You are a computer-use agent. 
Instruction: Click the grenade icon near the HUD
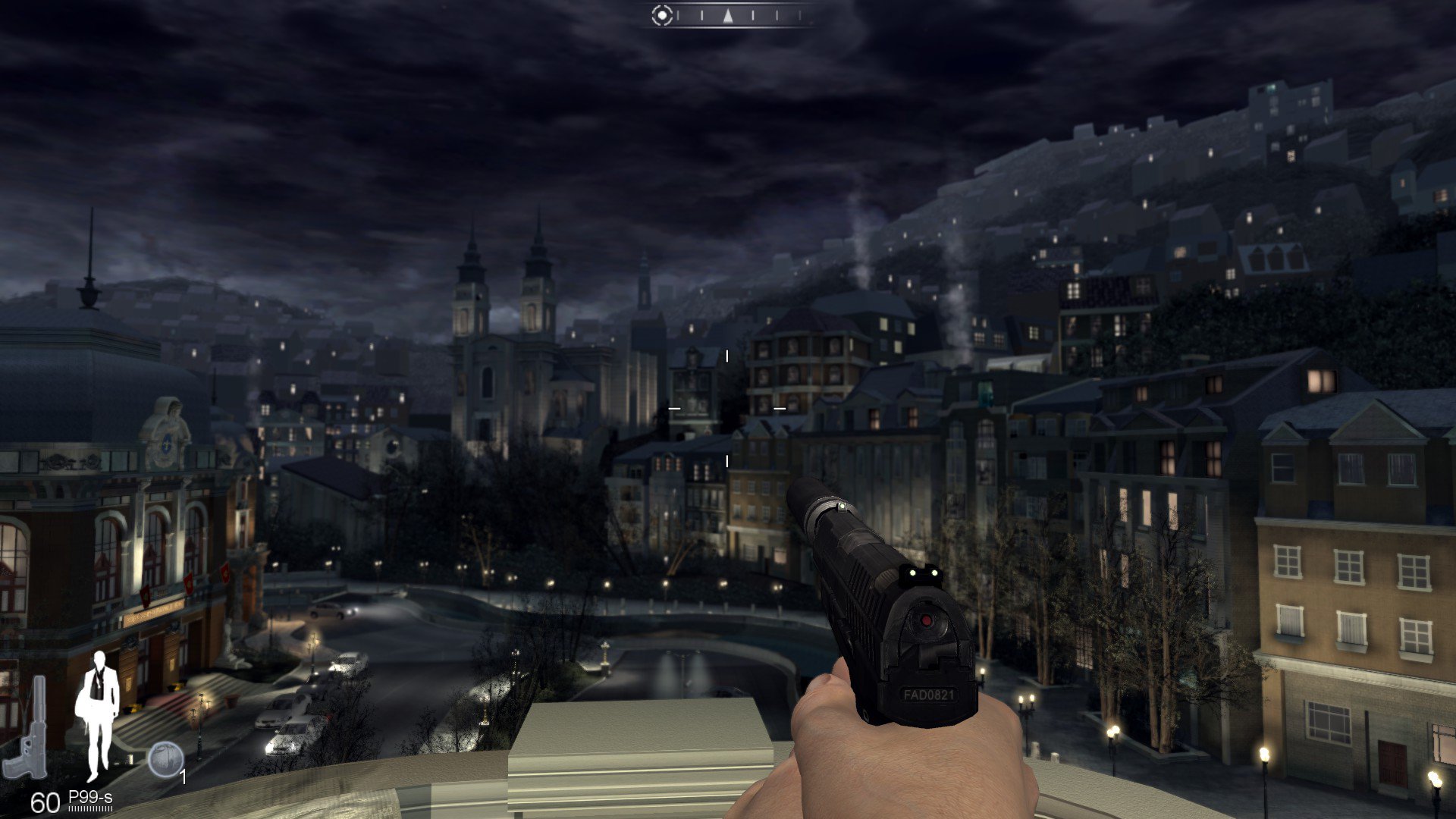click(x=167, y=758)
